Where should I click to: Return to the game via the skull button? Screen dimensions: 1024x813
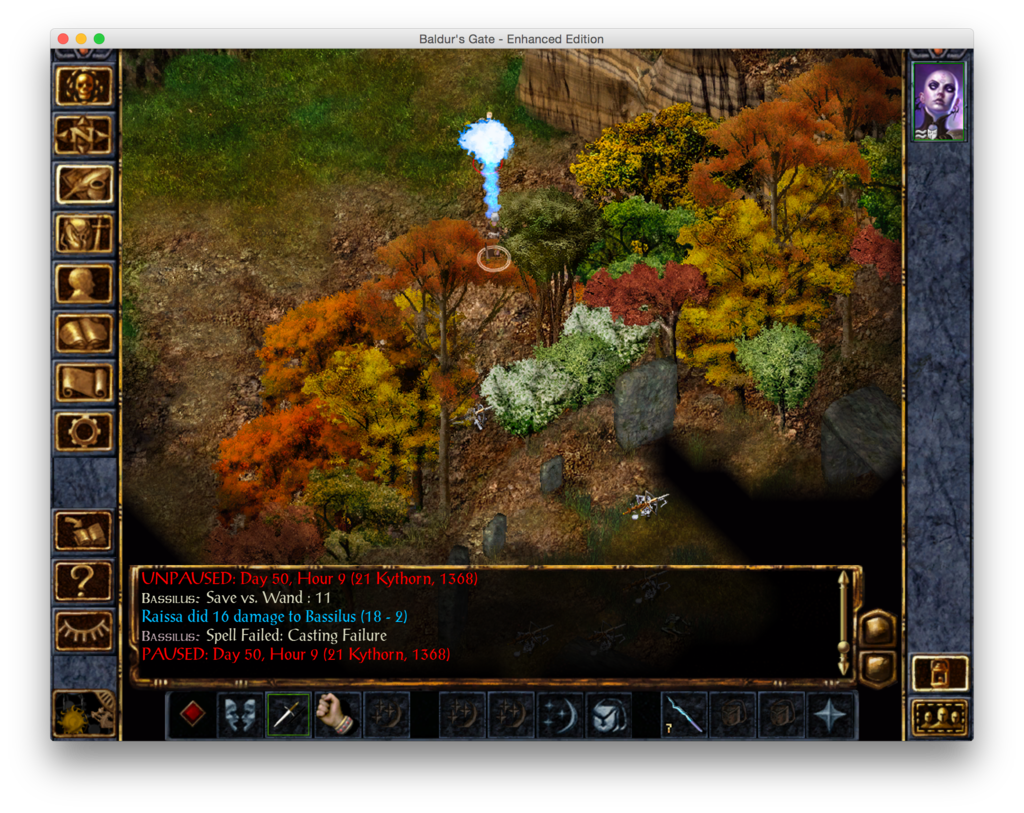click(83, 86)
